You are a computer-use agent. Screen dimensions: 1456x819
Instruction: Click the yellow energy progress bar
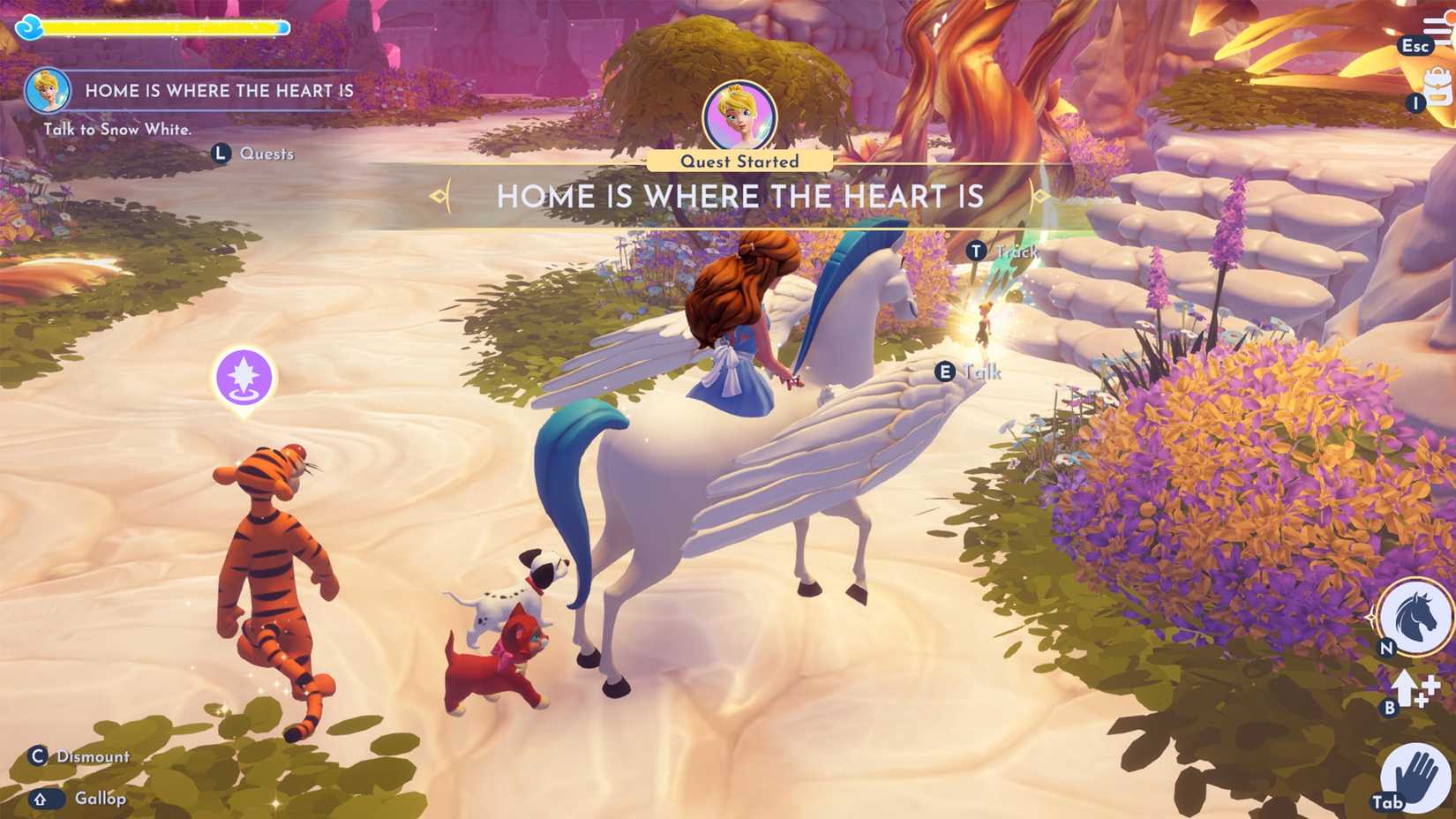(x=163, y=27)
